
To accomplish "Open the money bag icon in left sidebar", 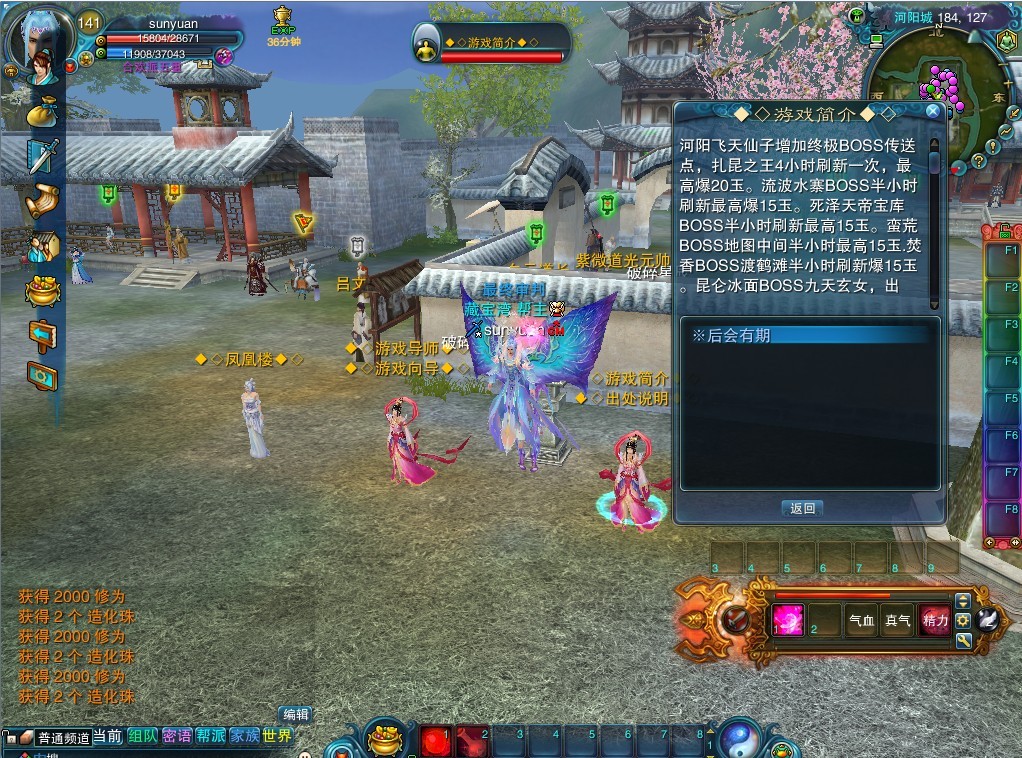I will (42, 113).
